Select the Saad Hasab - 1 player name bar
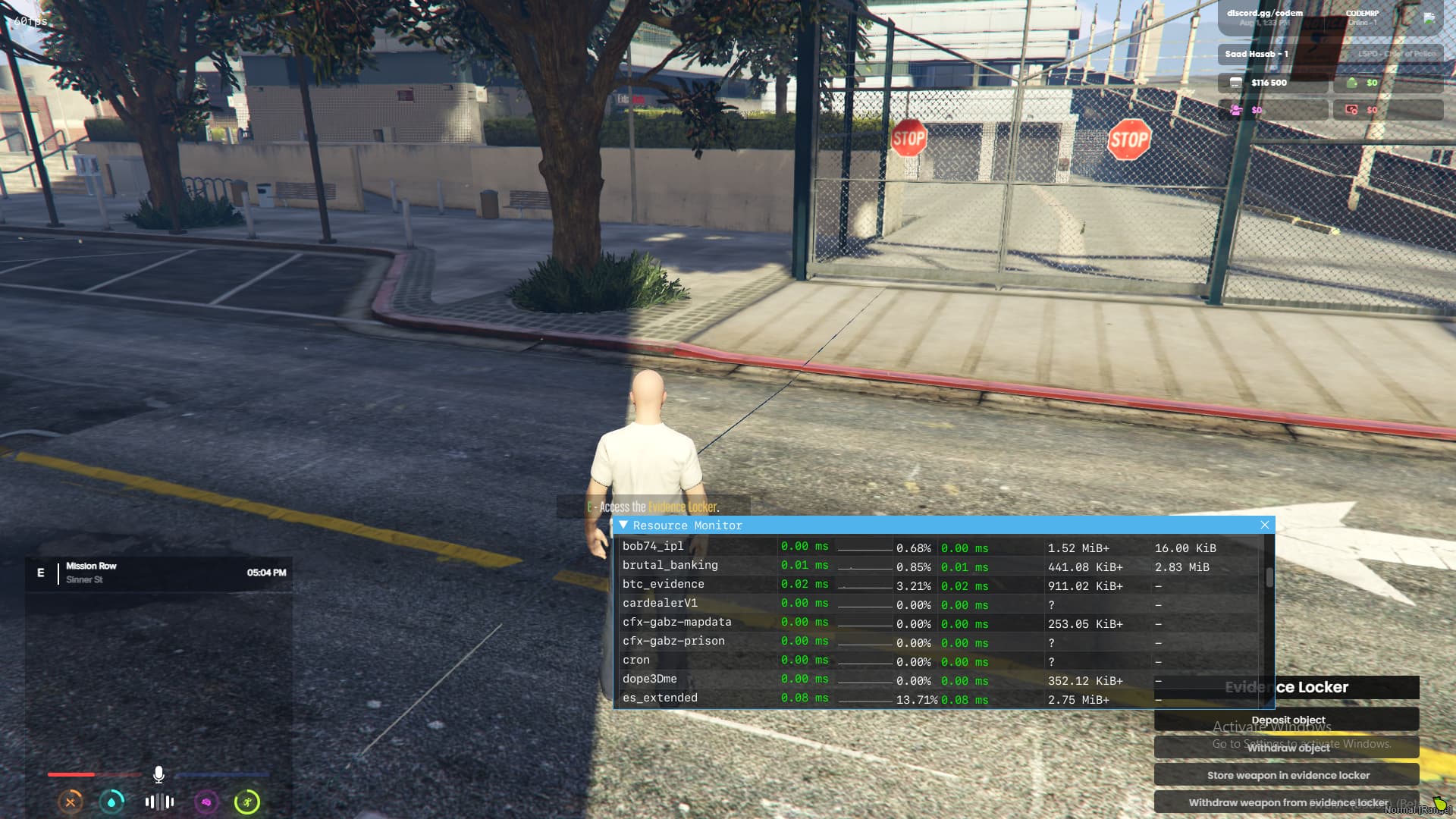Image resolution: width=1456 pixels, height=819 pixels. click(x=1256, y=54)
